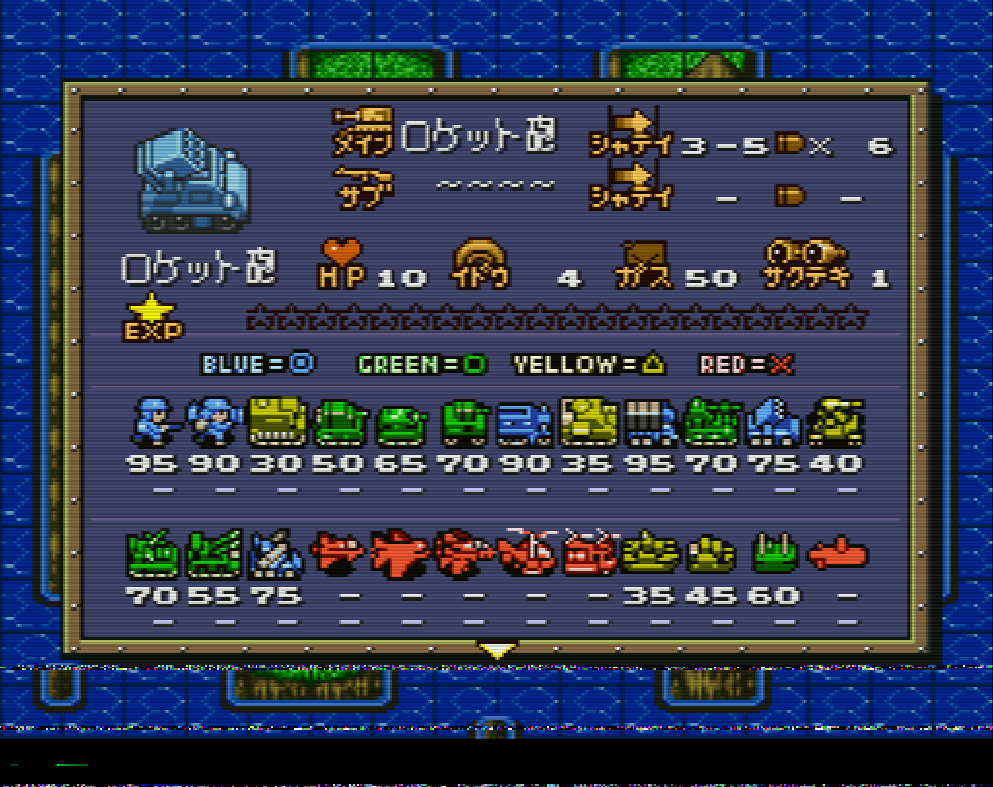The width and height of the screenshot is (993, 787).
Task: Click the yellow down arrow below the panel
Action: (x=497, y=650)
